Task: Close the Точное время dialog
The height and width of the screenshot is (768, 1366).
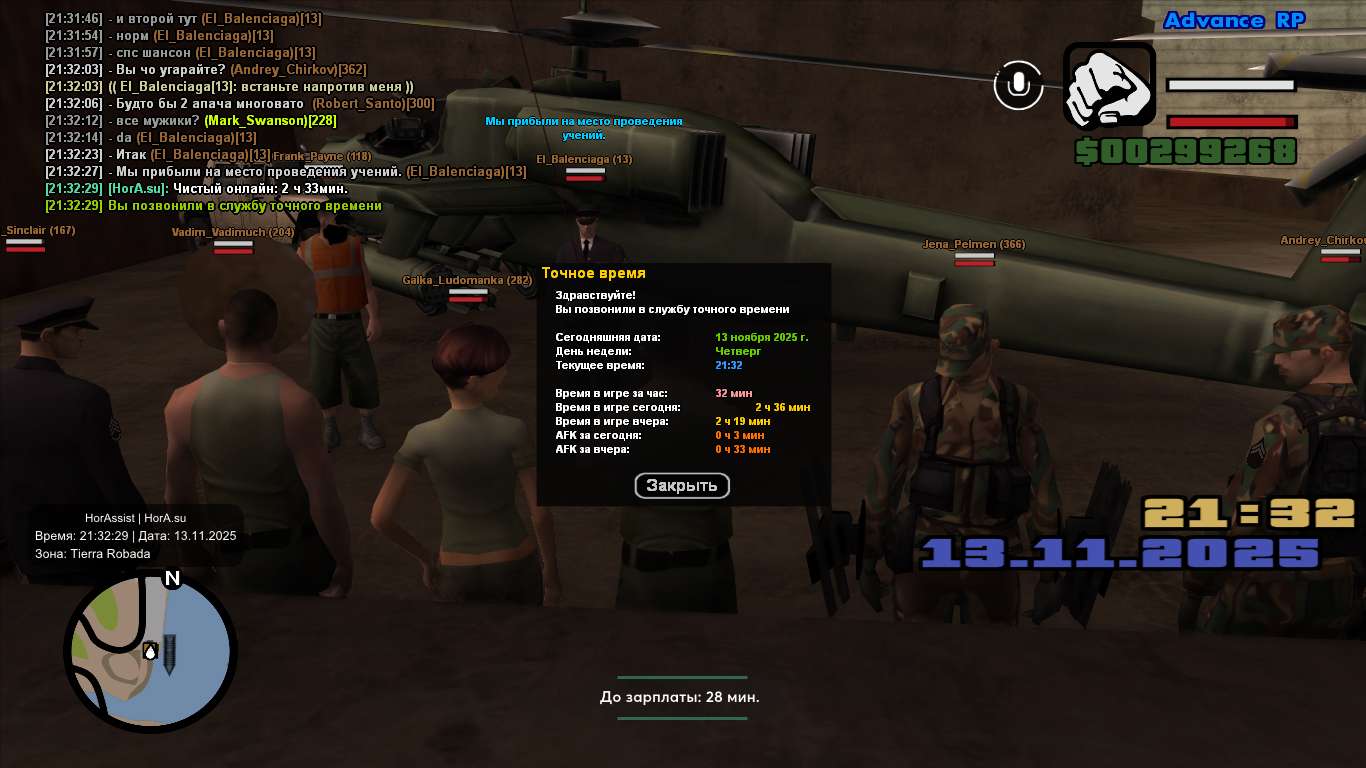Action: tap(682, 486)
